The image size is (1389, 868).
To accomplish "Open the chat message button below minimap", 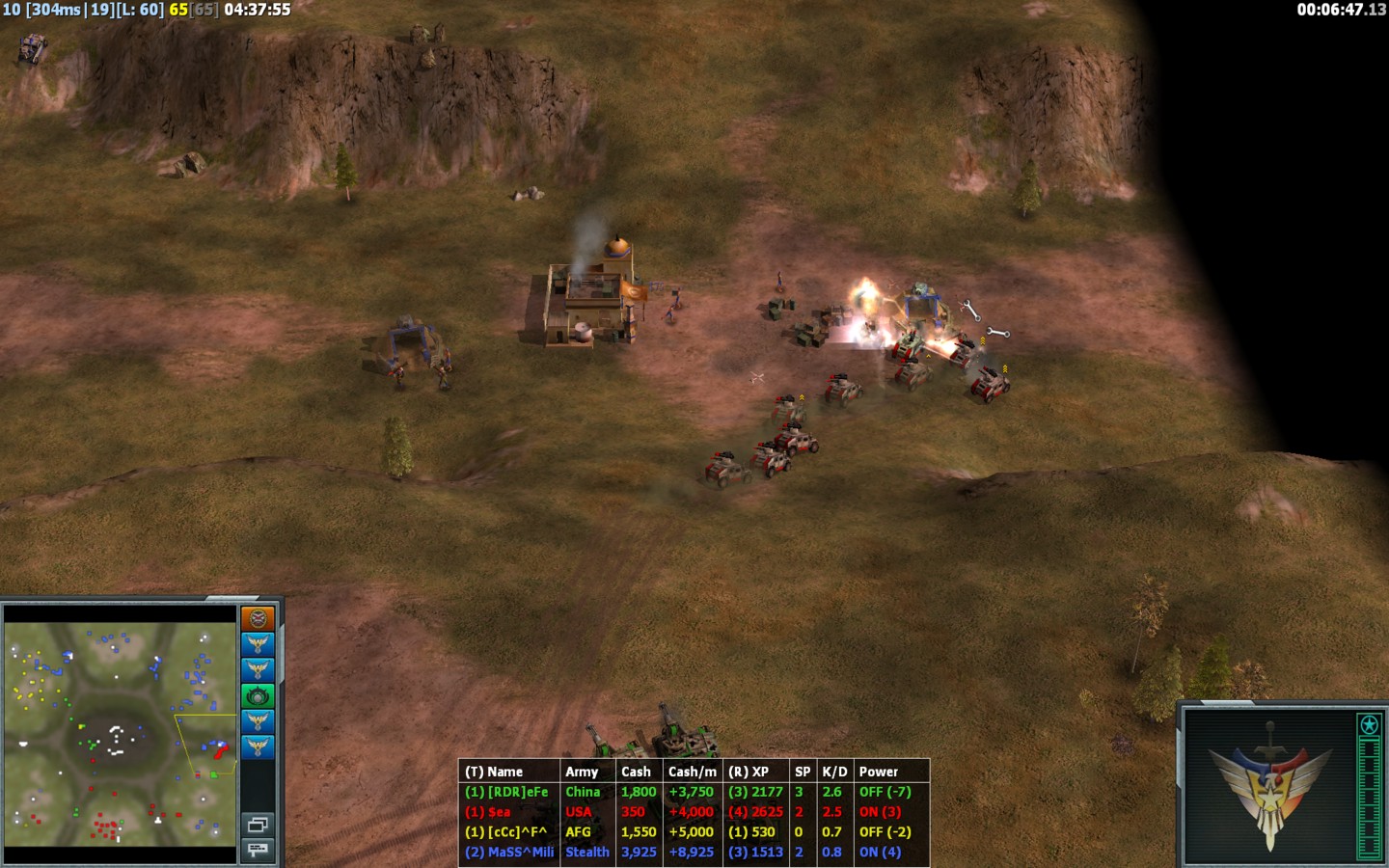I will 258,850.
